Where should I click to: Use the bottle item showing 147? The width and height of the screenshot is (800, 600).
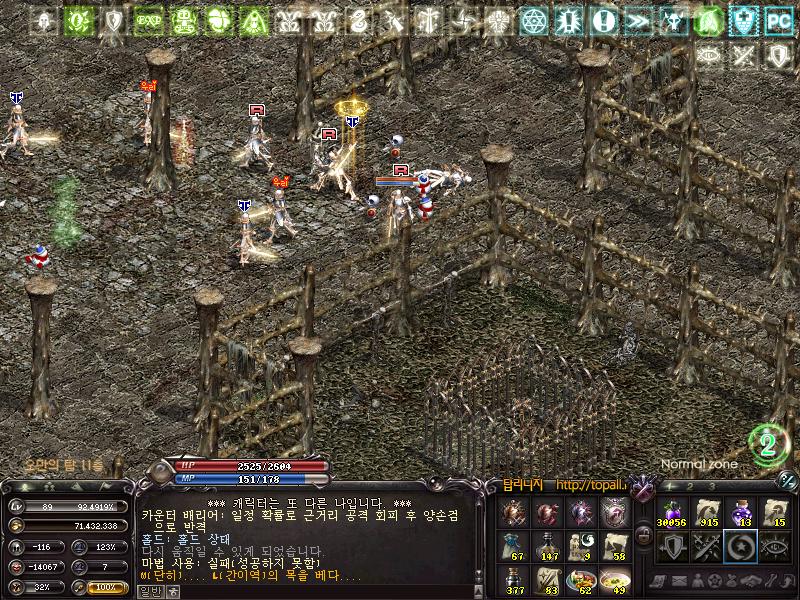coord(548,546)
